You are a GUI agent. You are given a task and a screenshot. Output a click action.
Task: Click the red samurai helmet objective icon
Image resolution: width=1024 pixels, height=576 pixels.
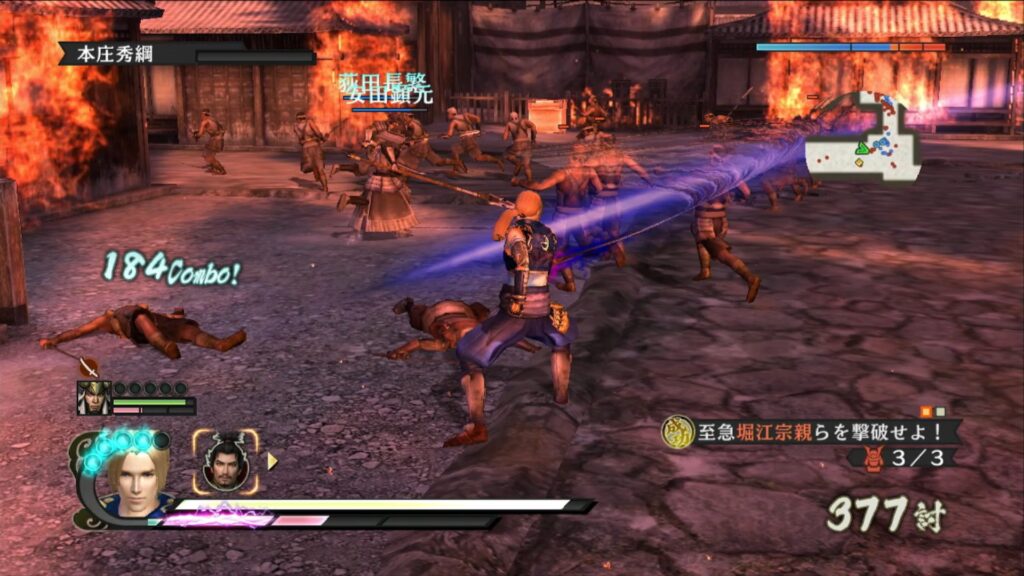[x=873, y=459]
